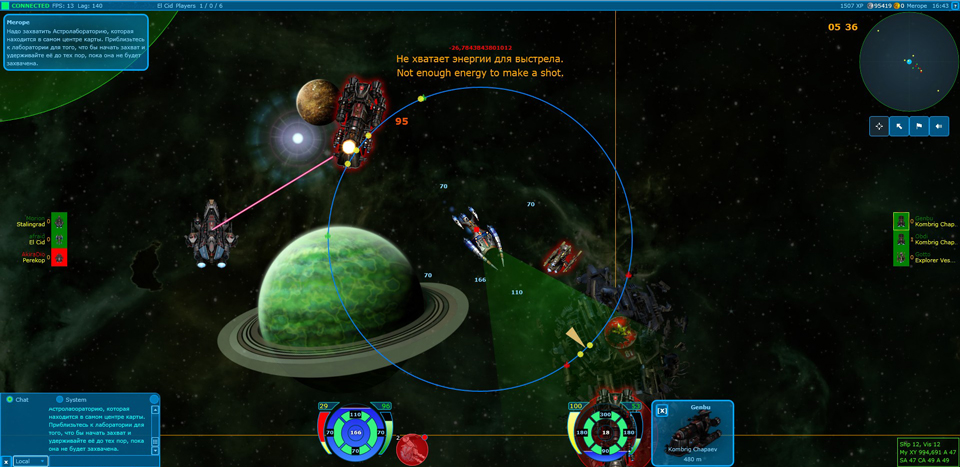Select the Explorer Vessel in the enemy list
Image resolution: width=960 pixels, height=467 pixels.
pos(901,258)
